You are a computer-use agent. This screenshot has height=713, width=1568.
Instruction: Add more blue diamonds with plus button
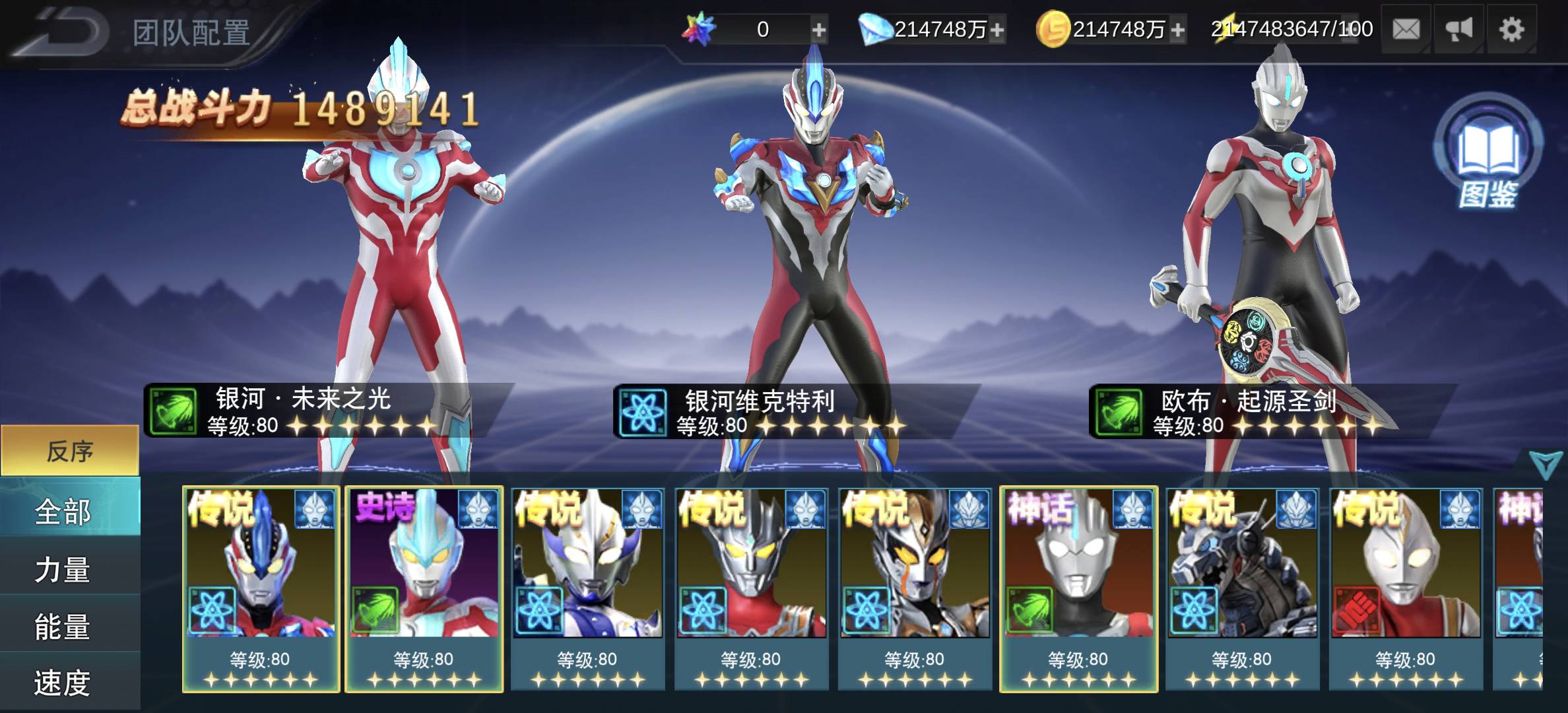click(997, 30)
